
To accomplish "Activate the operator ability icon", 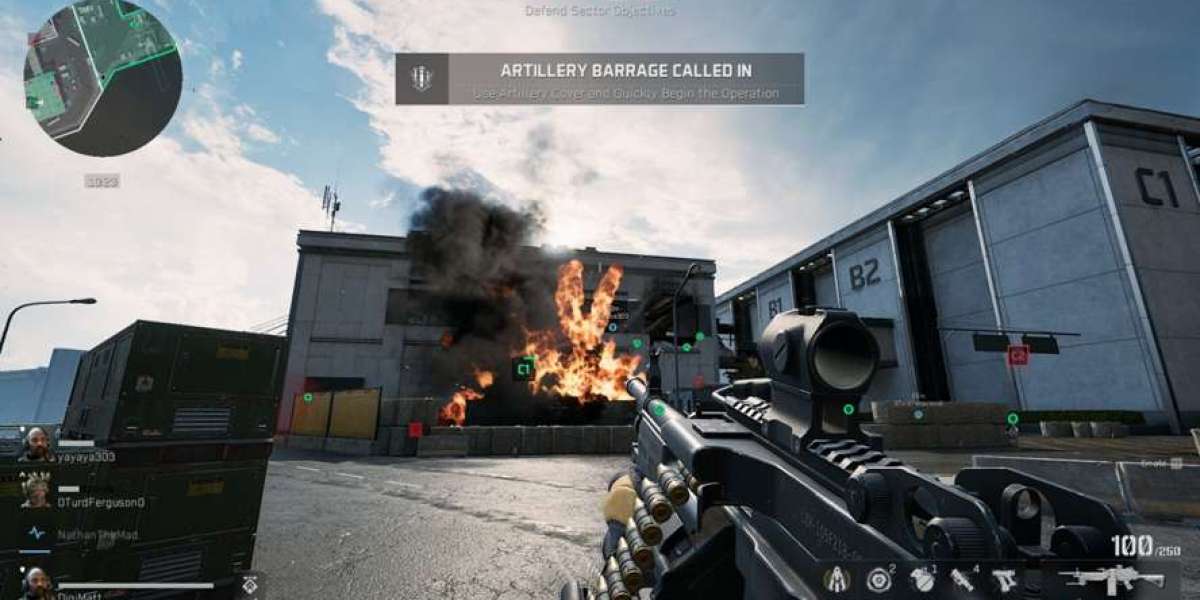I will pos(836,579).
